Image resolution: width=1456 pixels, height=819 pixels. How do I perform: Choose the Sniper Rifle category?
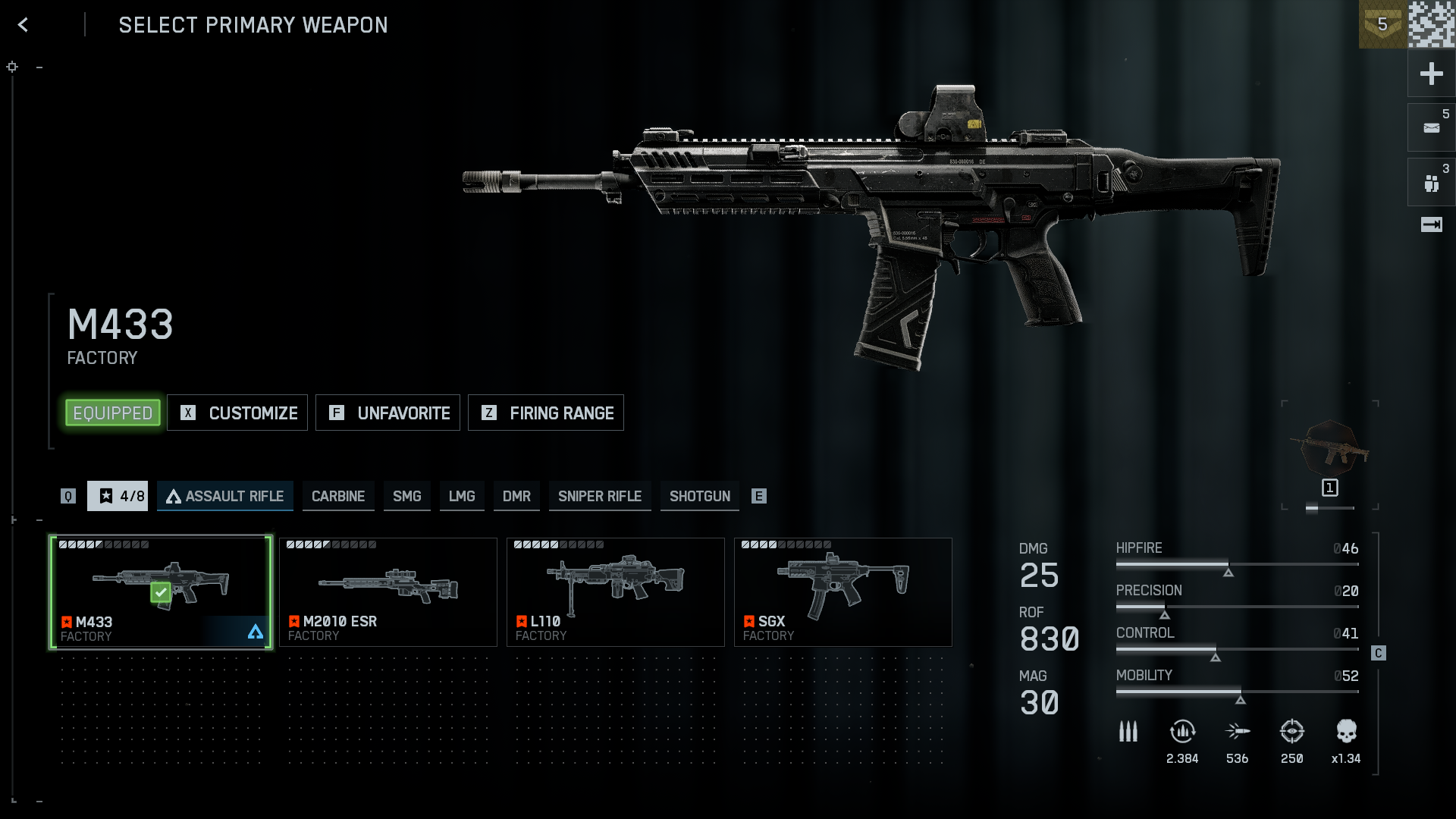pos(600,496)
